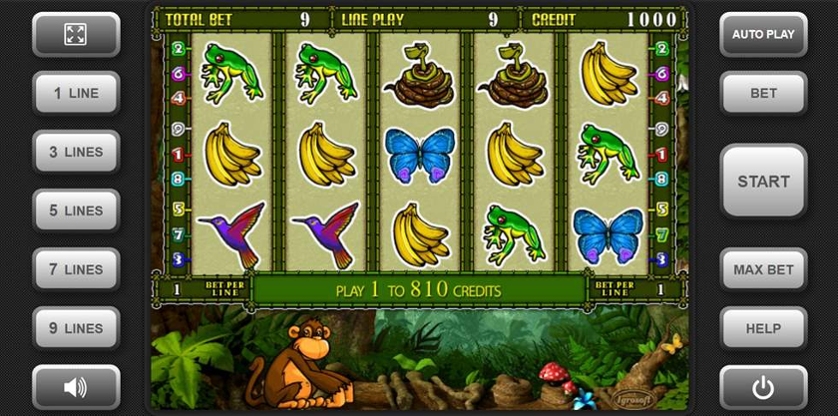This screenshot has height=416, width=838.
Task: Pick the 7 LINES button
Action: 76,270
